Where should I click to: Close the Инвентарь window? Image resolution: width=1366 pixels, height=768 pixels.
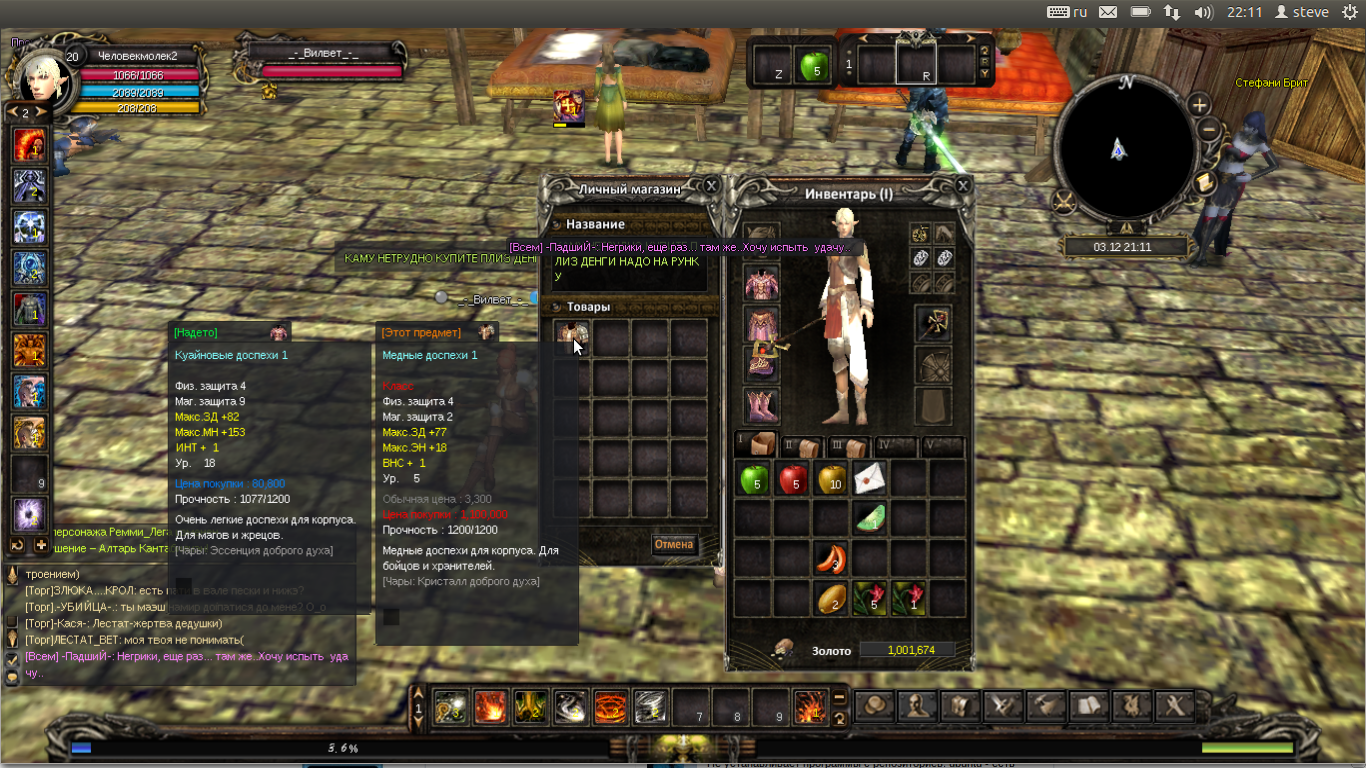pos(962,186)
